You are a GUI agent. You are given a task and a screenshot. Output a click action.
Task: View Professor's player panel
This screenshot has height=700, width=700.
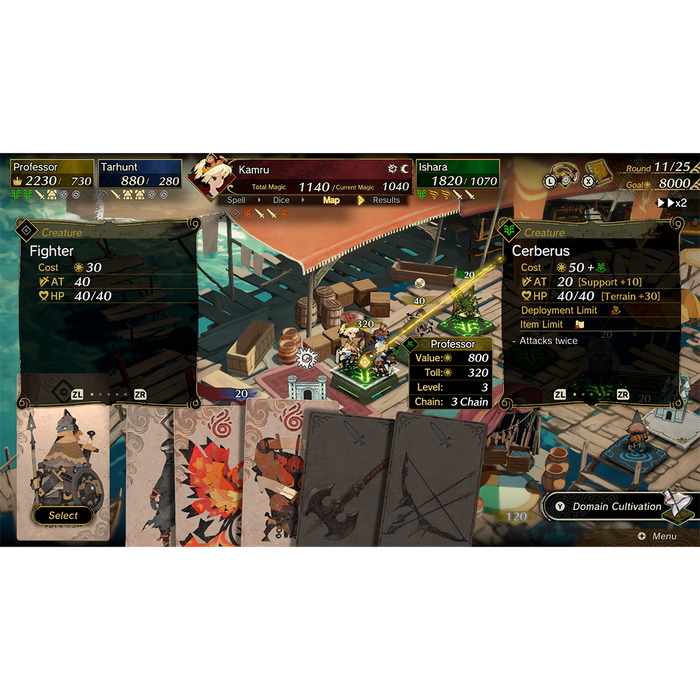tap(52, 174)
